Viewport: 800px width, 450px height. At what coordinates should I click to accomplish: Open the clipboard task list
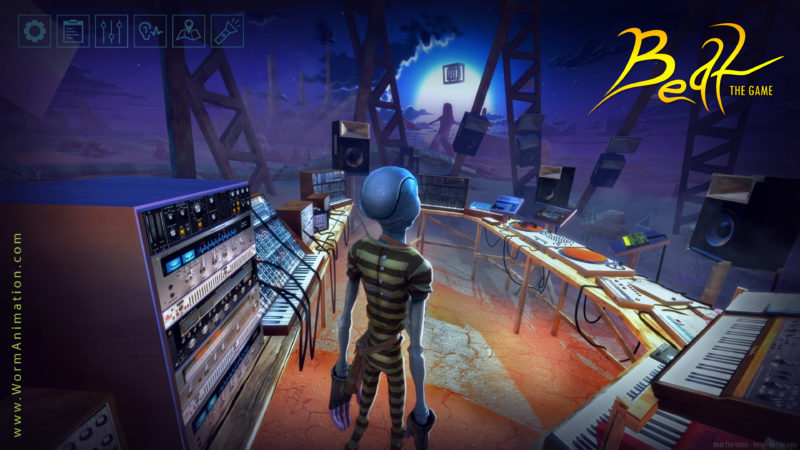click(73, 31)
